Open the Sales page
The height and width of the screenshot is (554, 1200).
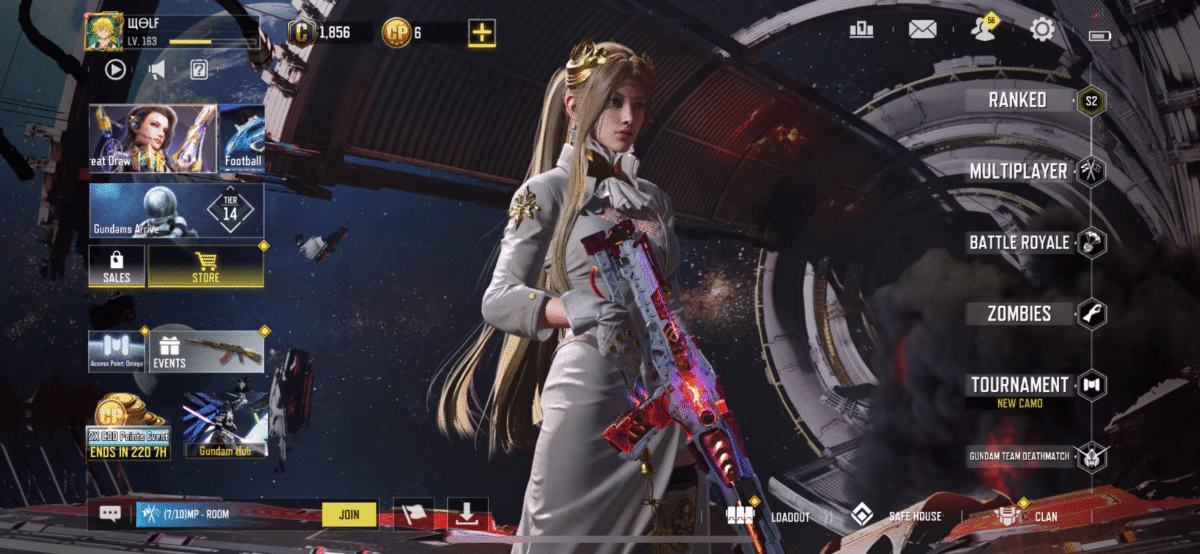click(x=117, y=266)
